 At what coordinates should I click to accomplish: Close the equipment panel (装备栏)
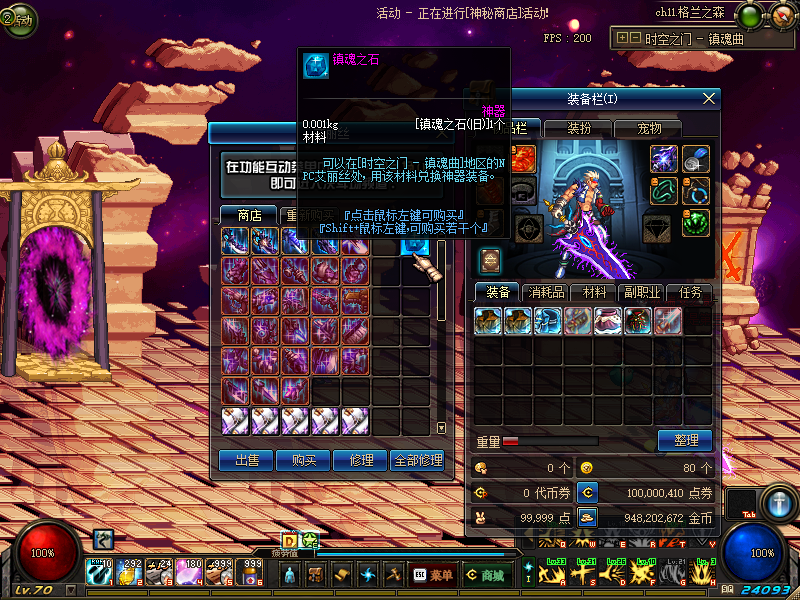[x=709, y=98]
